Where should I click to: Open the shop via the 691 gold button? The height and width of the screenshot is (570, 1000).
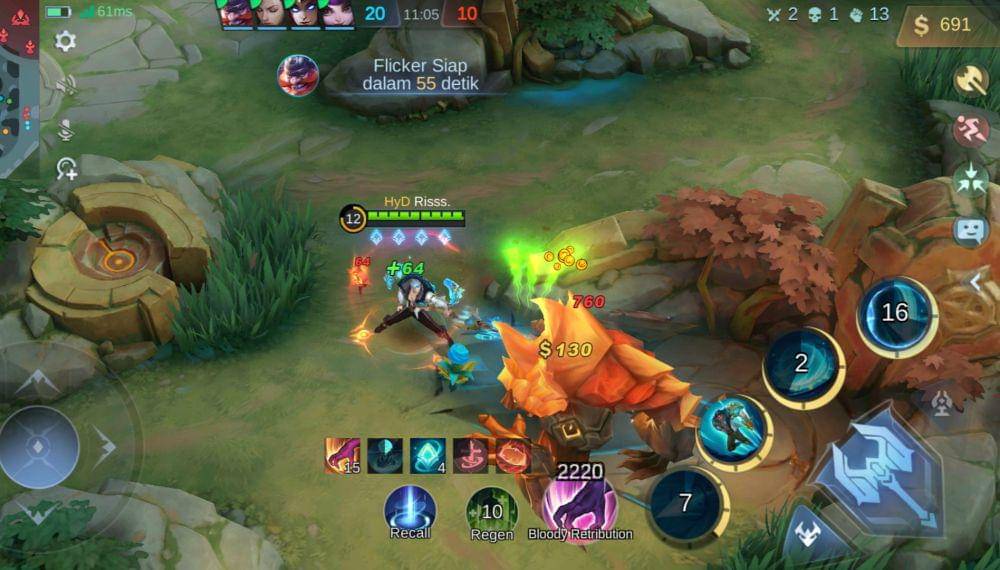946,25
